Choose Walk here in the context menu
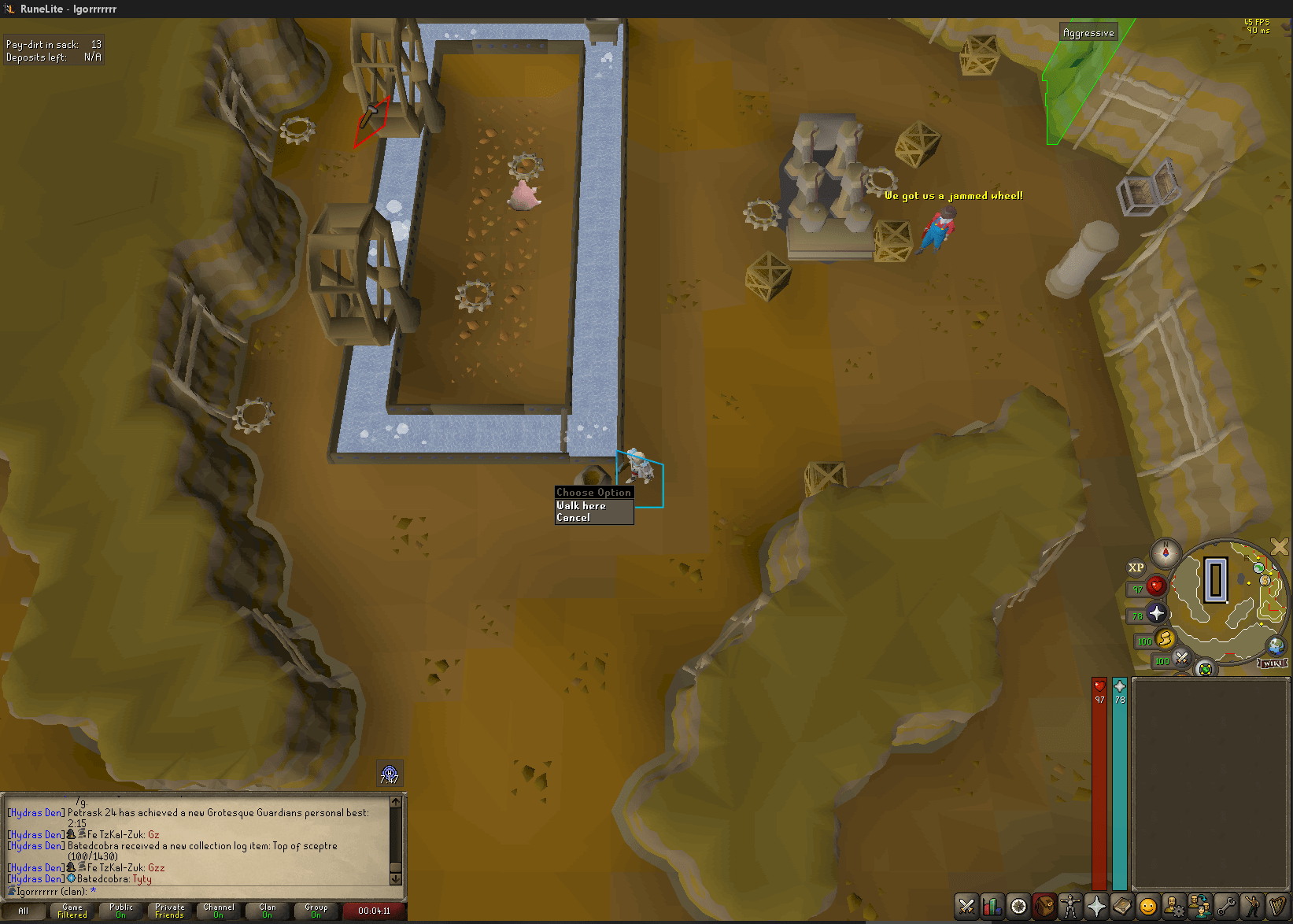 coord(582,506)
